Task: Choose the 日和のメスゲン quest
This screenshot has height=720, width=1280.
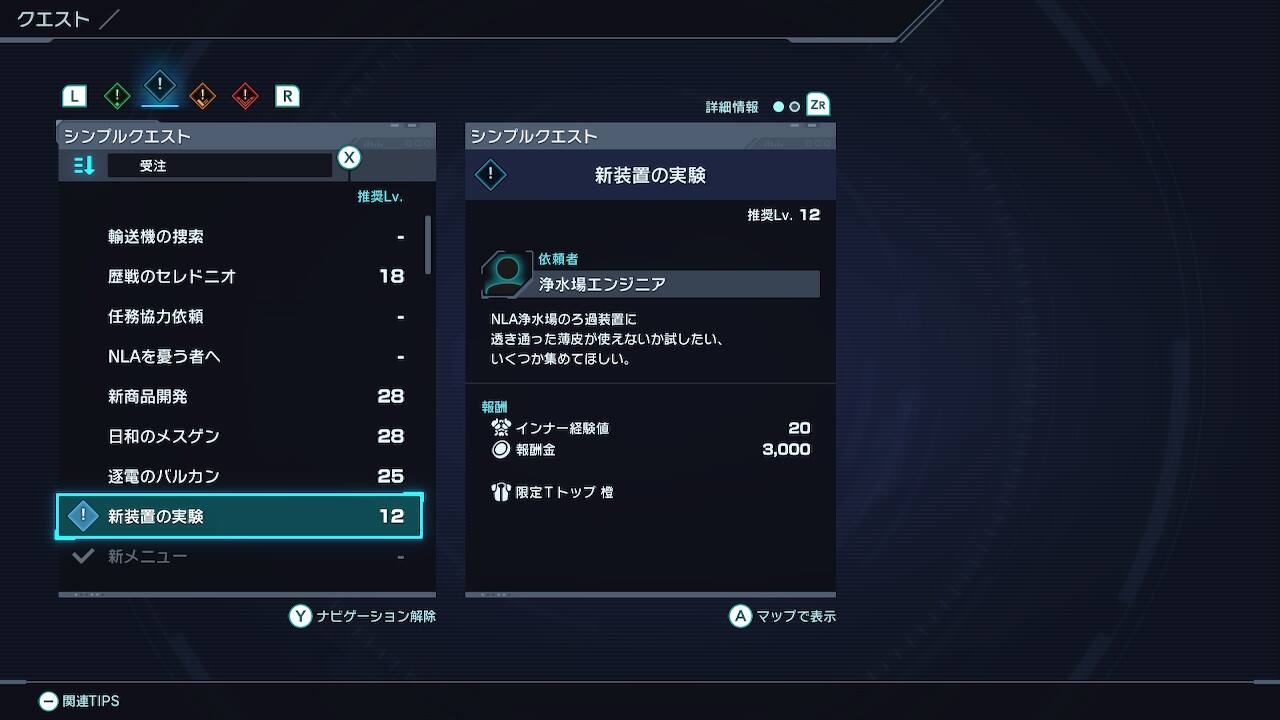Action: (x=163, y=437)
